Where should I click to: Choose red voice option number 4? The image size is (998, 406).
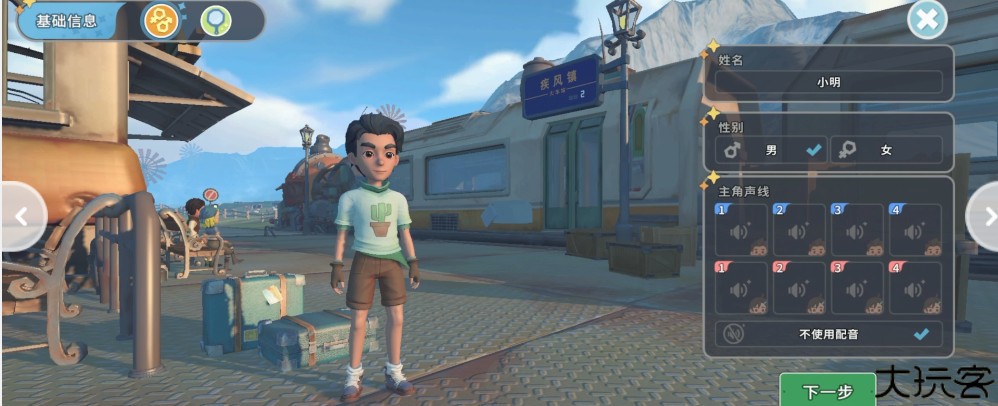click(x=915, y=289)
